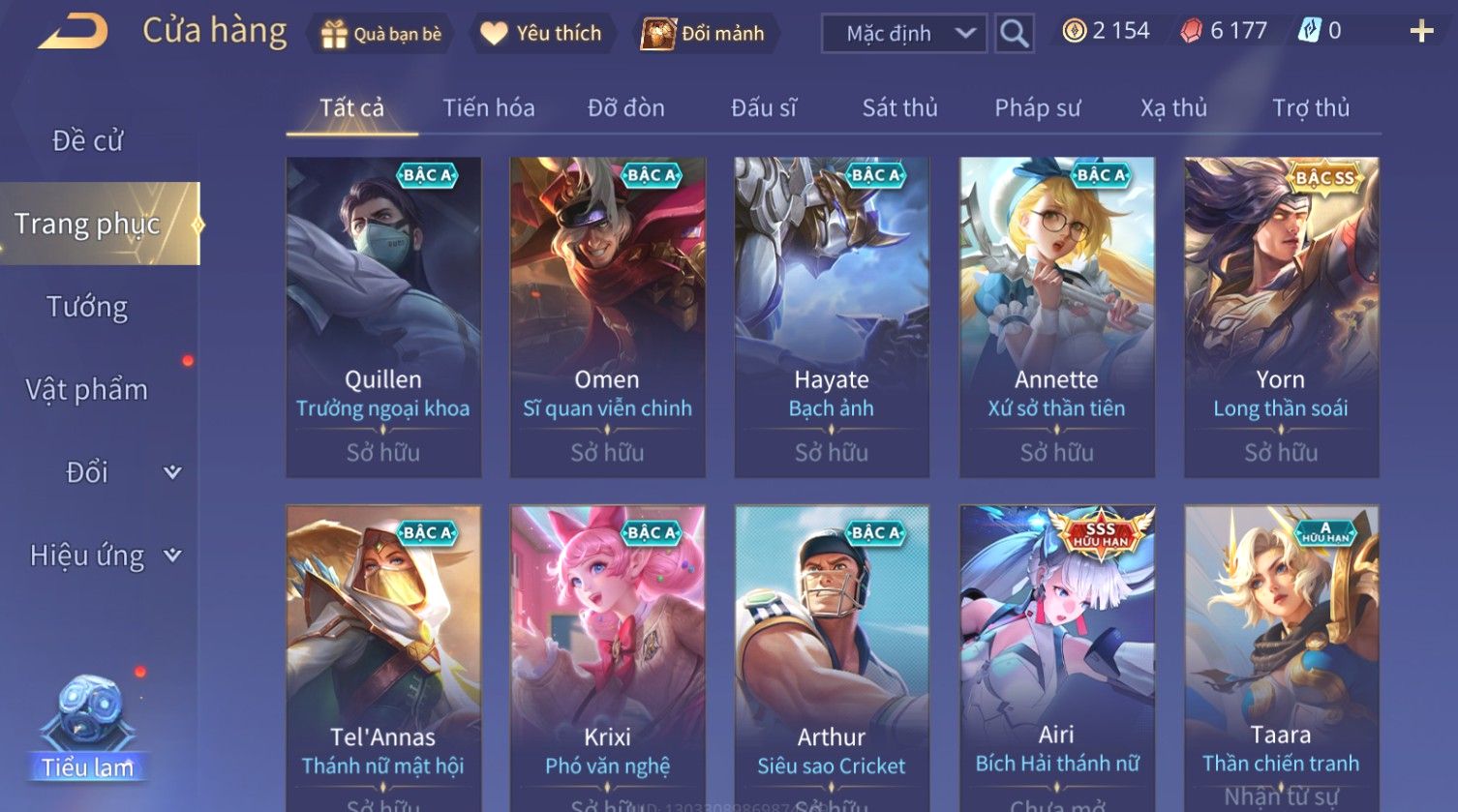Add currency with the plus button
1458x812 pixels.
[1420, 32]
